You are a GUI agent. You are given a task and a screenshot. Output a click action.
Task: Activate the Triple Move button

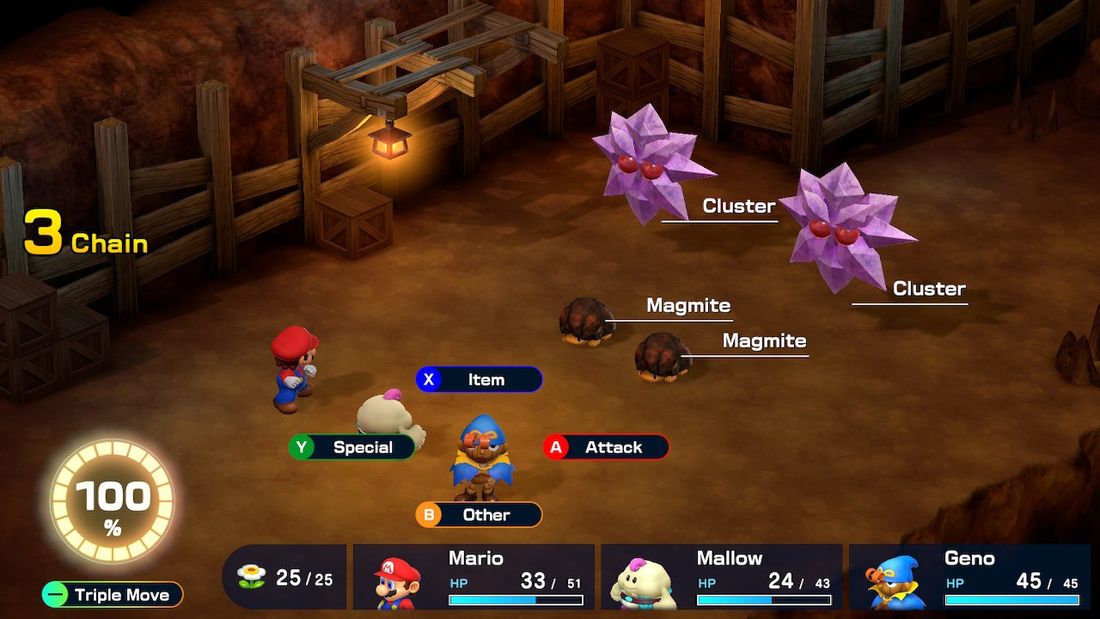click(x=113, y=595)
